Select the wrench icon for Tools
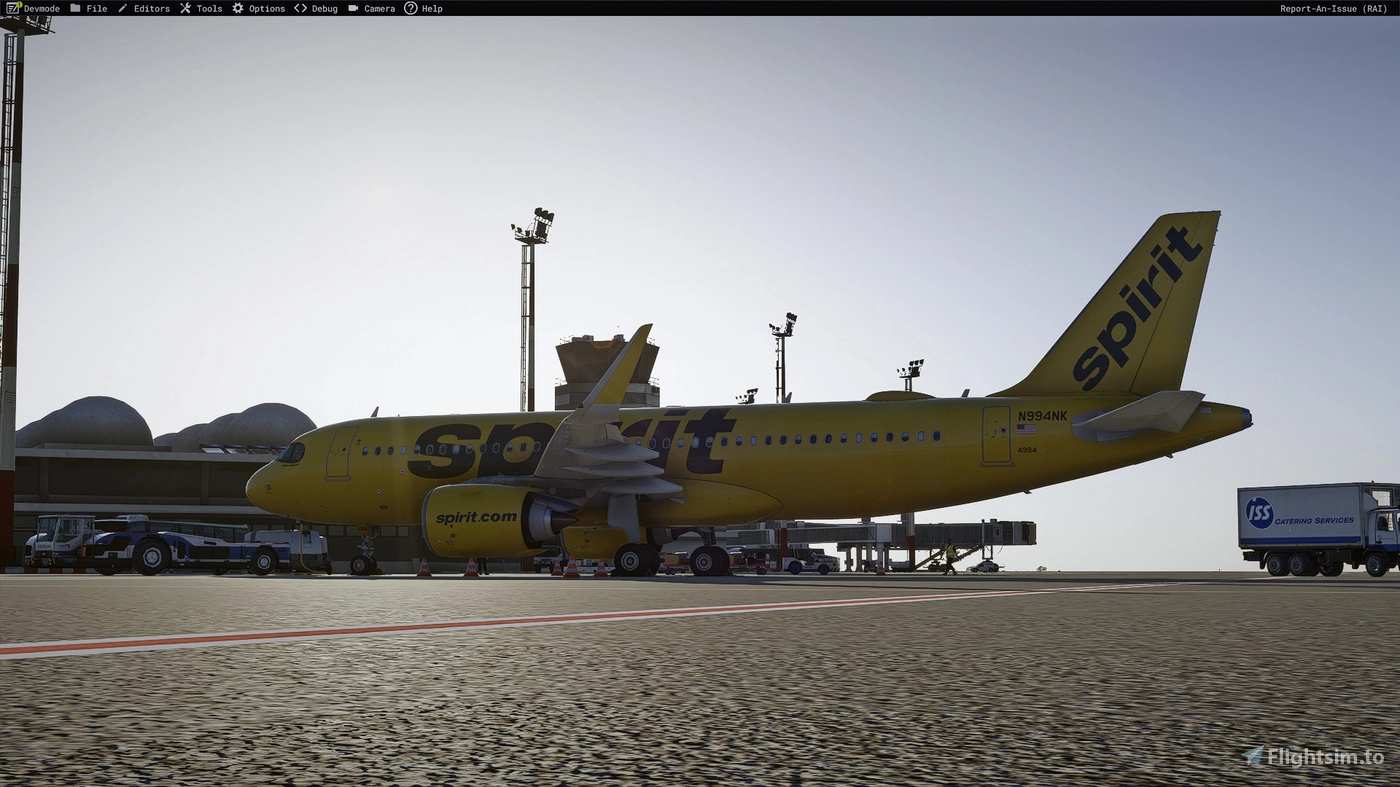 coord(184,8)
